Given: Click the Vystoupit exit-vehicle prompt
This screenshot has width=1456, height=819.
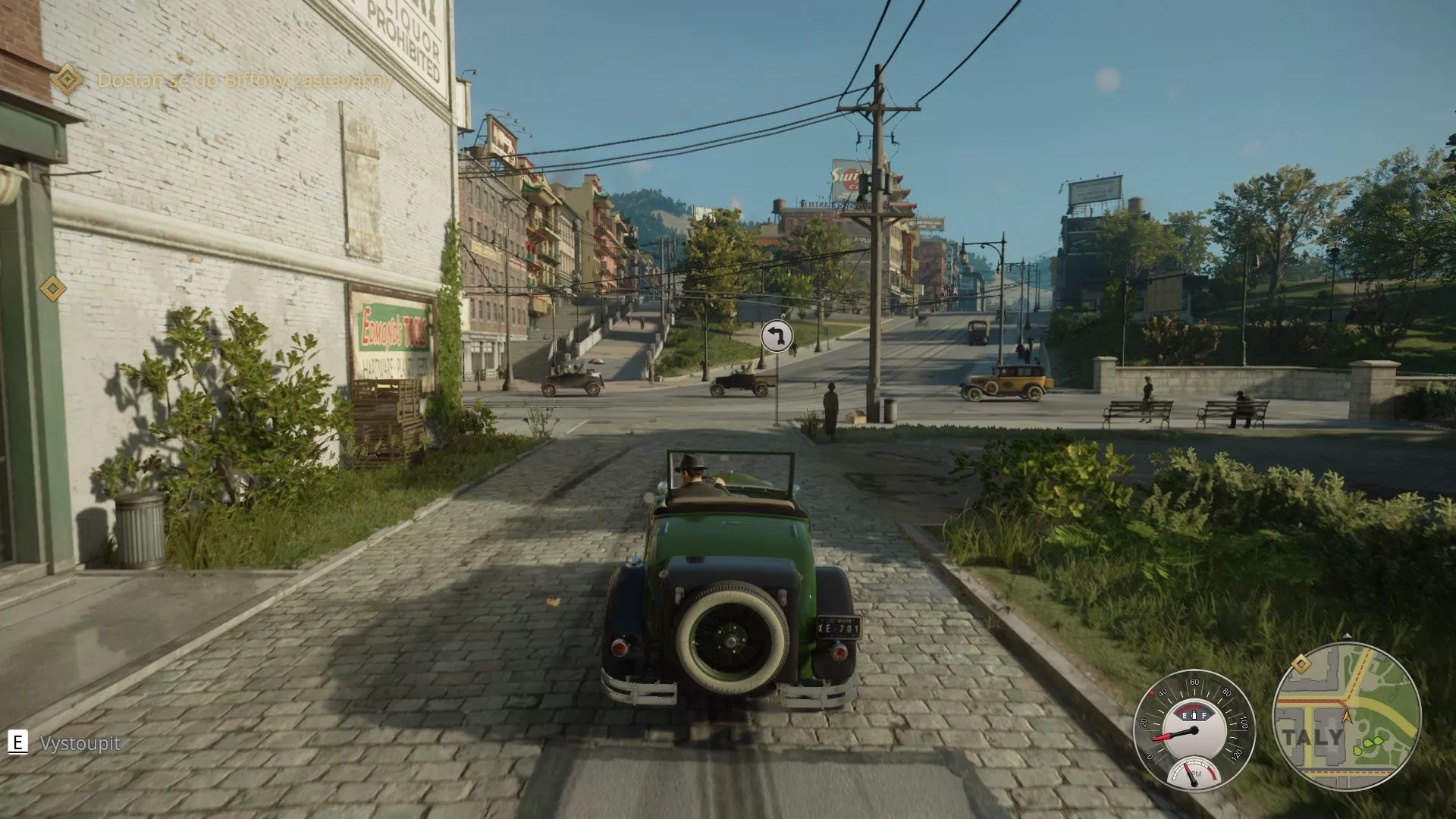Looking at the screenshot, I should (x=80, y=744).
